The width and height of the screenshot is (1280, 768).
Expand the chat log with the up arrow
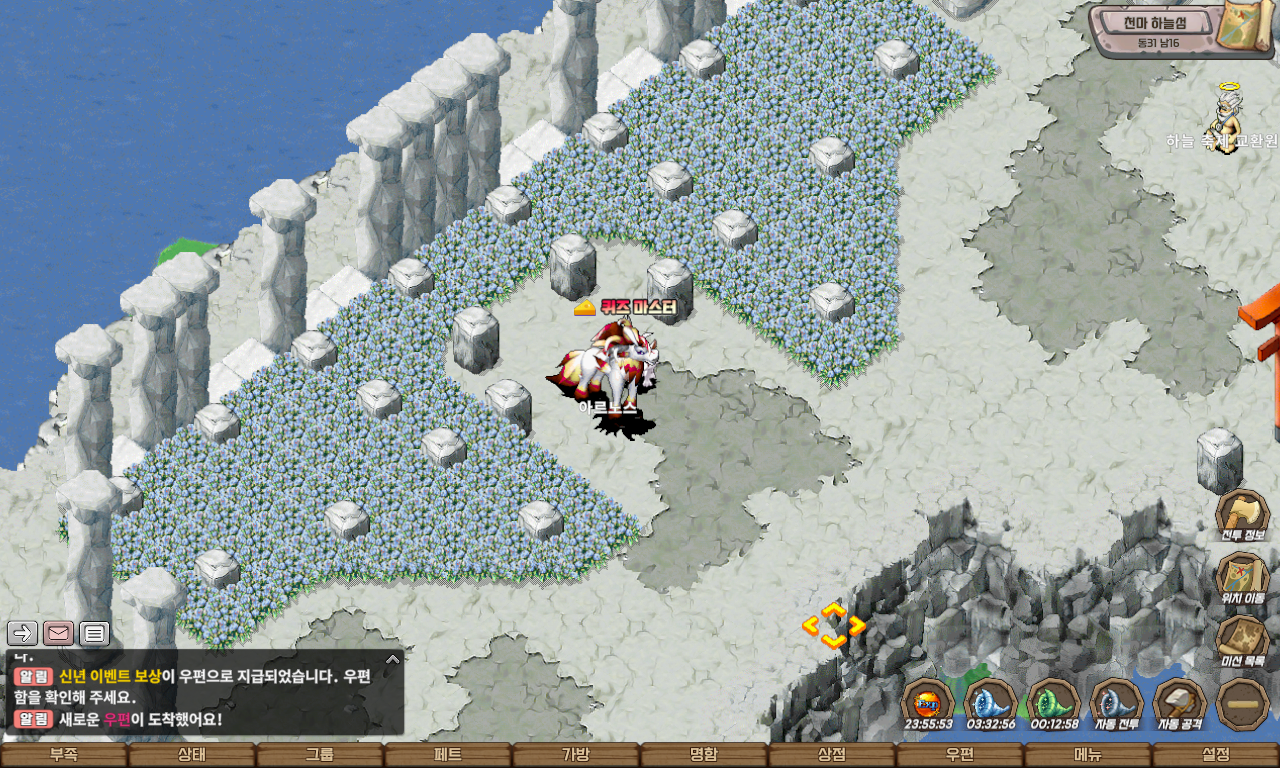tap(393, 659)
